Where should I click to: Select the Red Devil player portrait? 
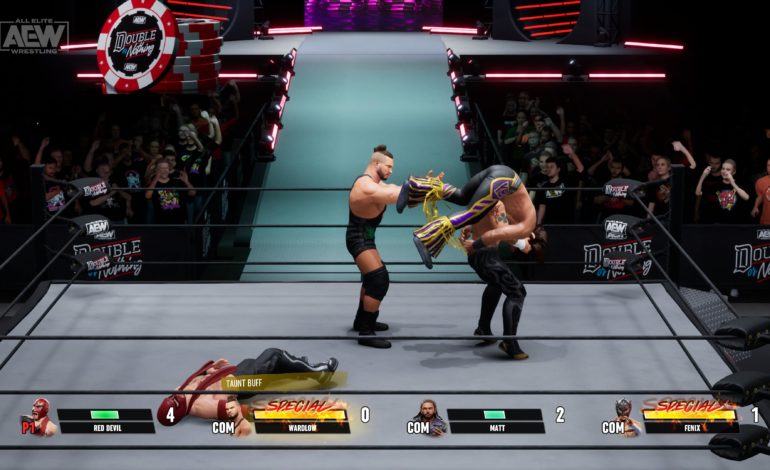tap(39, 416)
